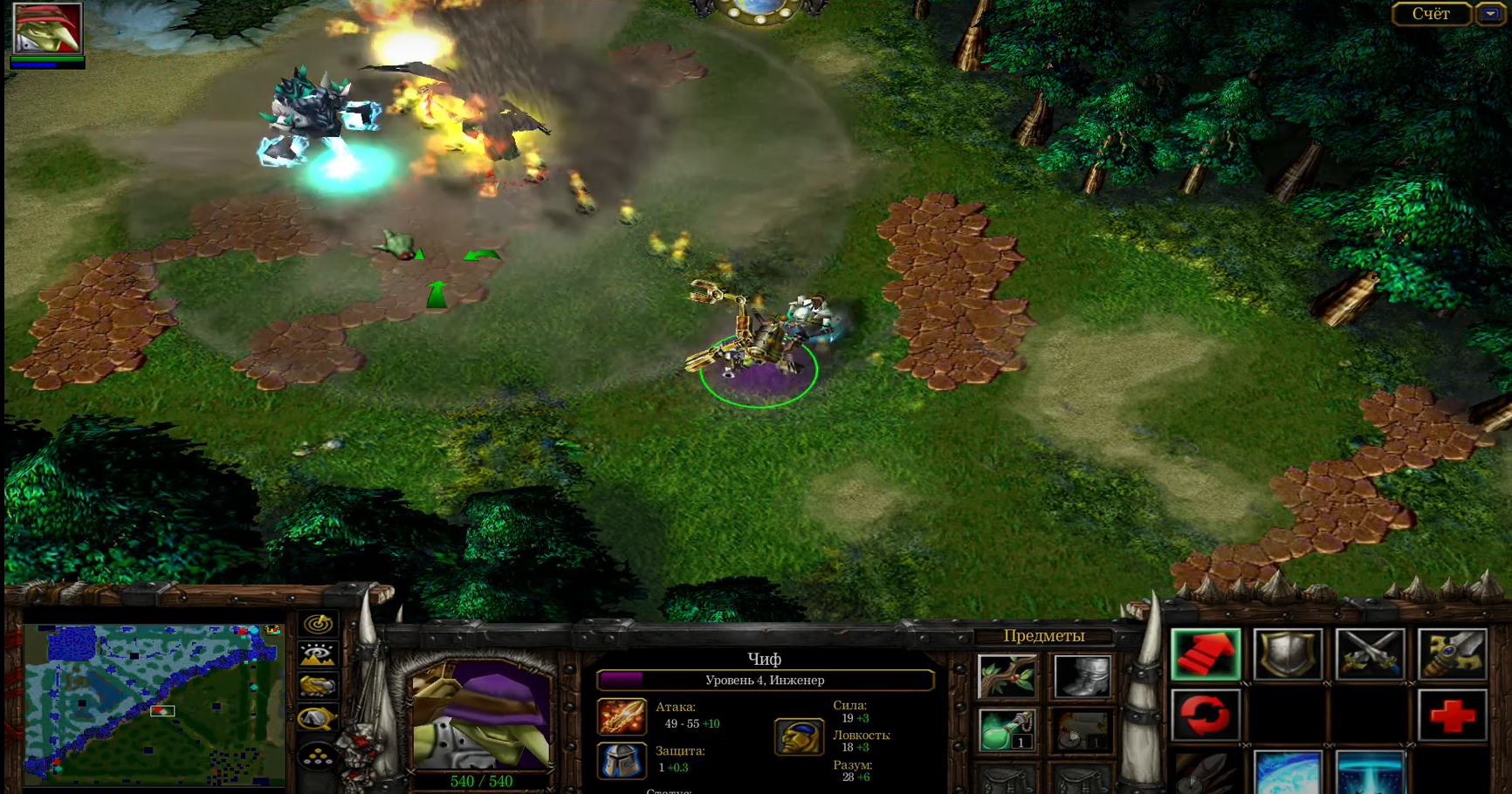Image resolution: width=1512 pixels, height=794 pixels.
Task: Toggle minimap ally color mode button
Action: (x=318, y=687)
